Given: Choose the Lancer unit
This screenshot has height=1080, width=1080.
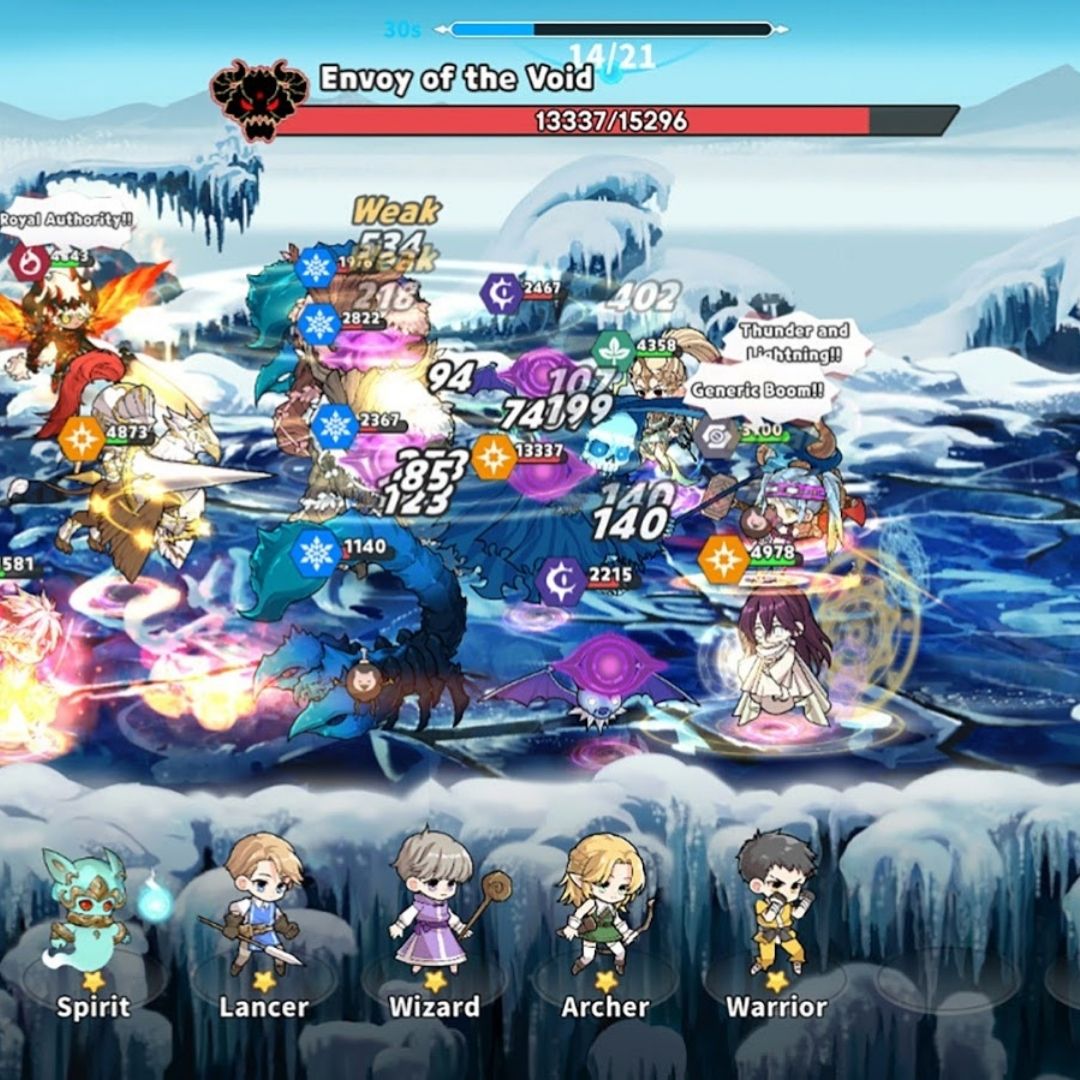Looking at the screenshot, I should [261, 925].
